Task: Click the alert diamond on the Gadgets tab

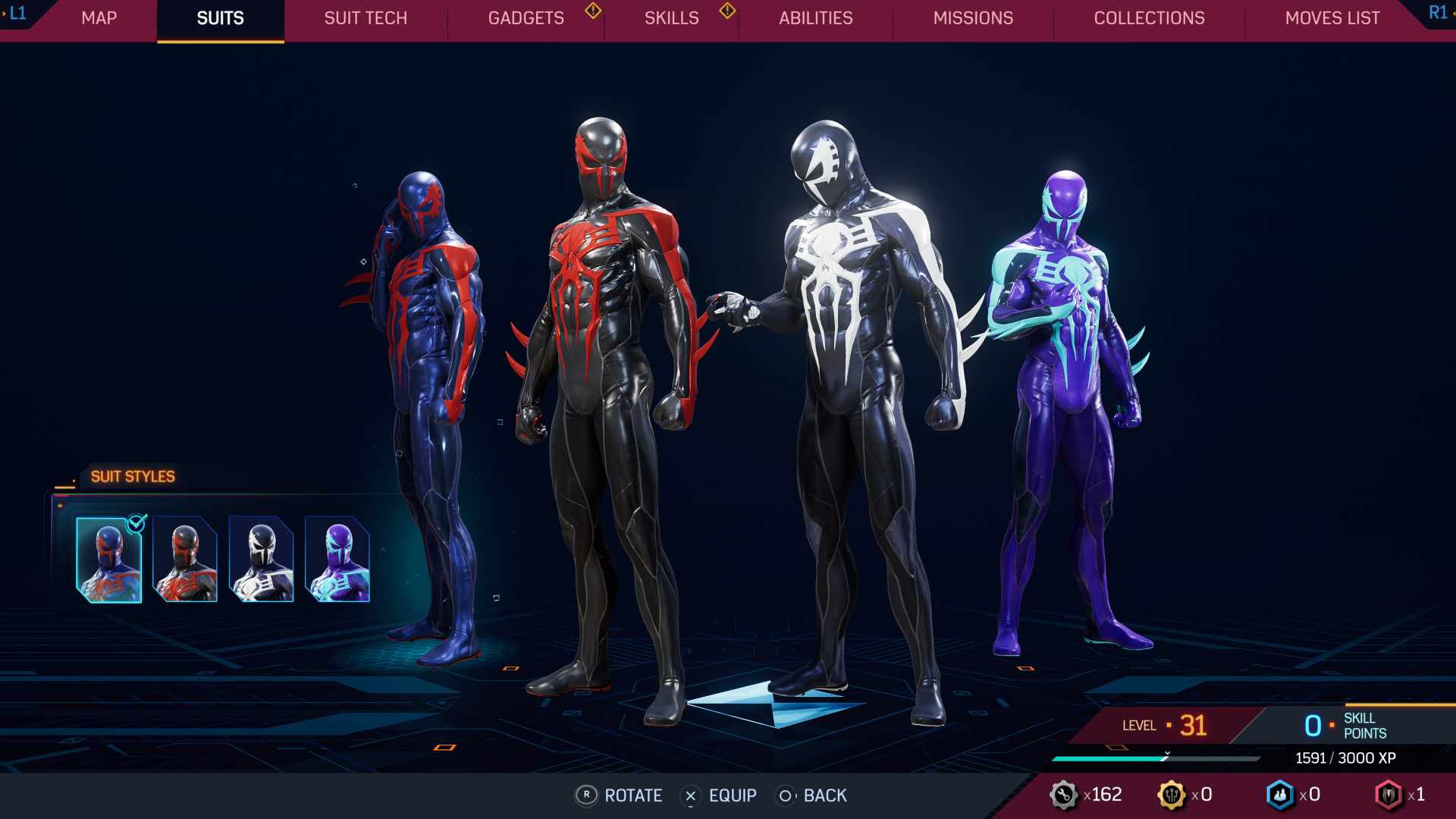Action: tap(591, 12)
